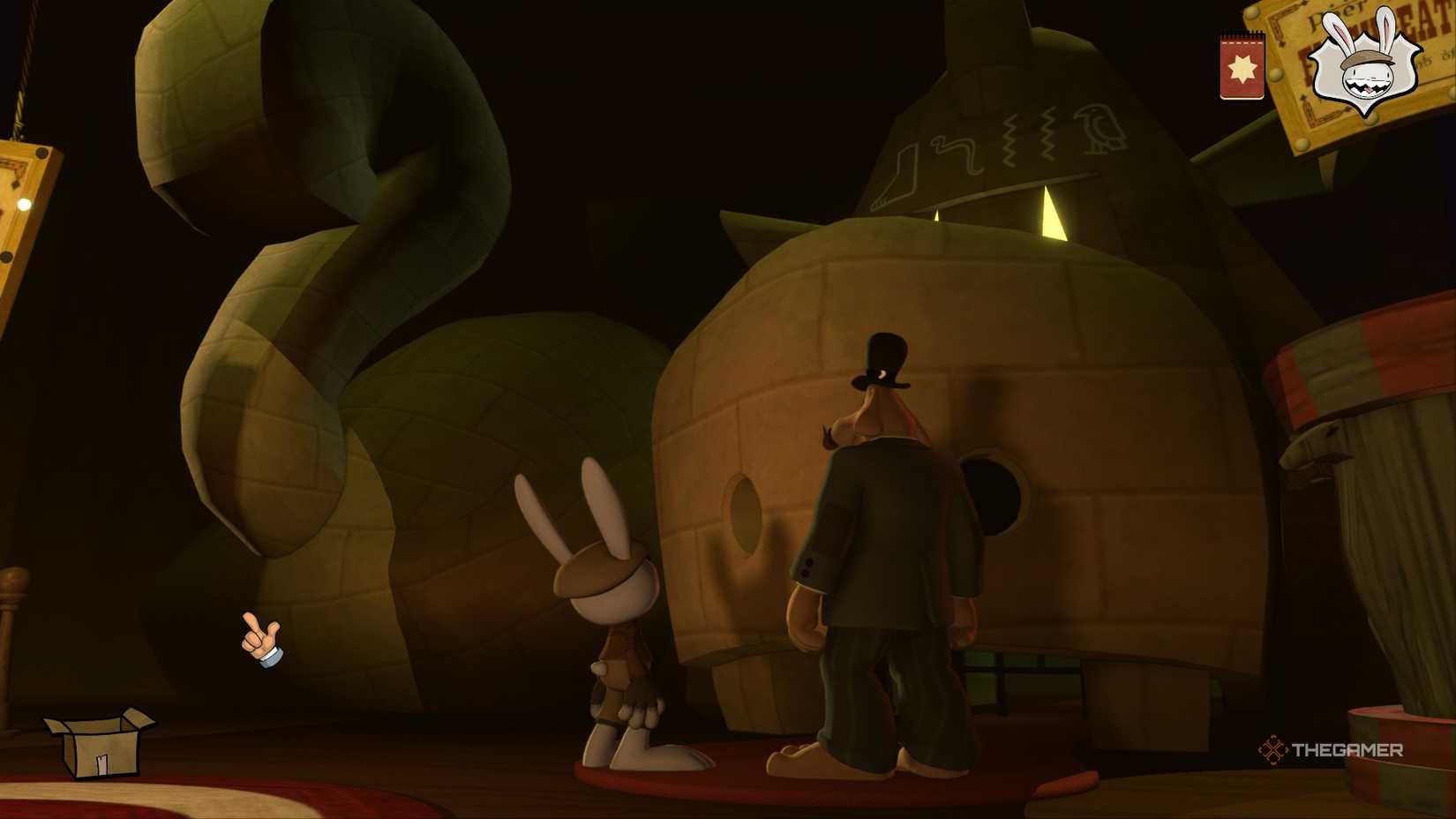
Task: Toggle the sphinx's left glowing eye
Action: (936, 215)
